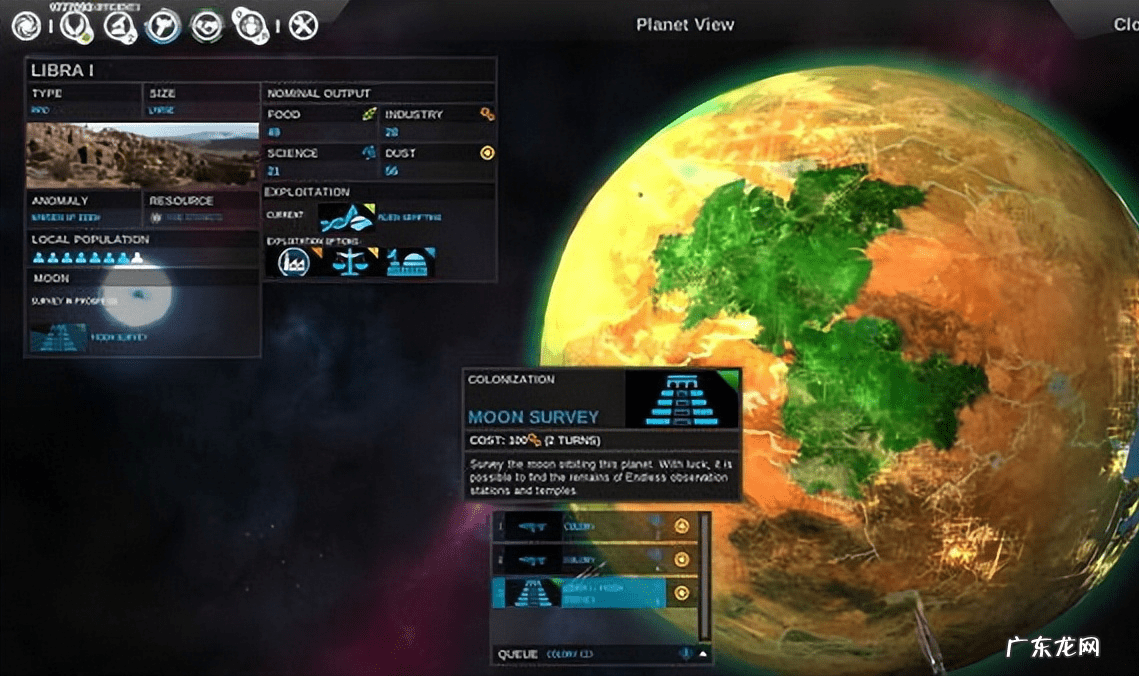Click the construction queue scrollbar
The image size is (1139, 676).
point(705,577)
